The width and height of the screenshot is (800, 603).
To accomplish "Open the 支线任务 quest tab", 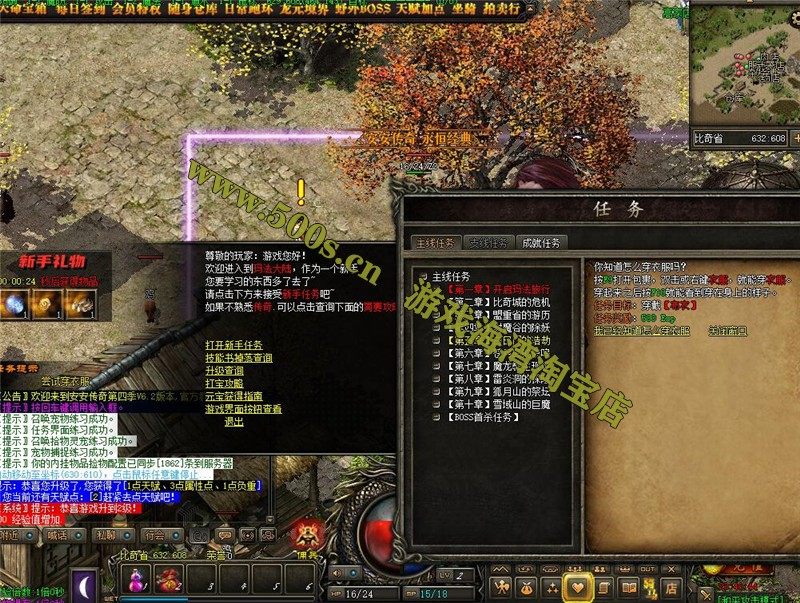I will [490, 242].
